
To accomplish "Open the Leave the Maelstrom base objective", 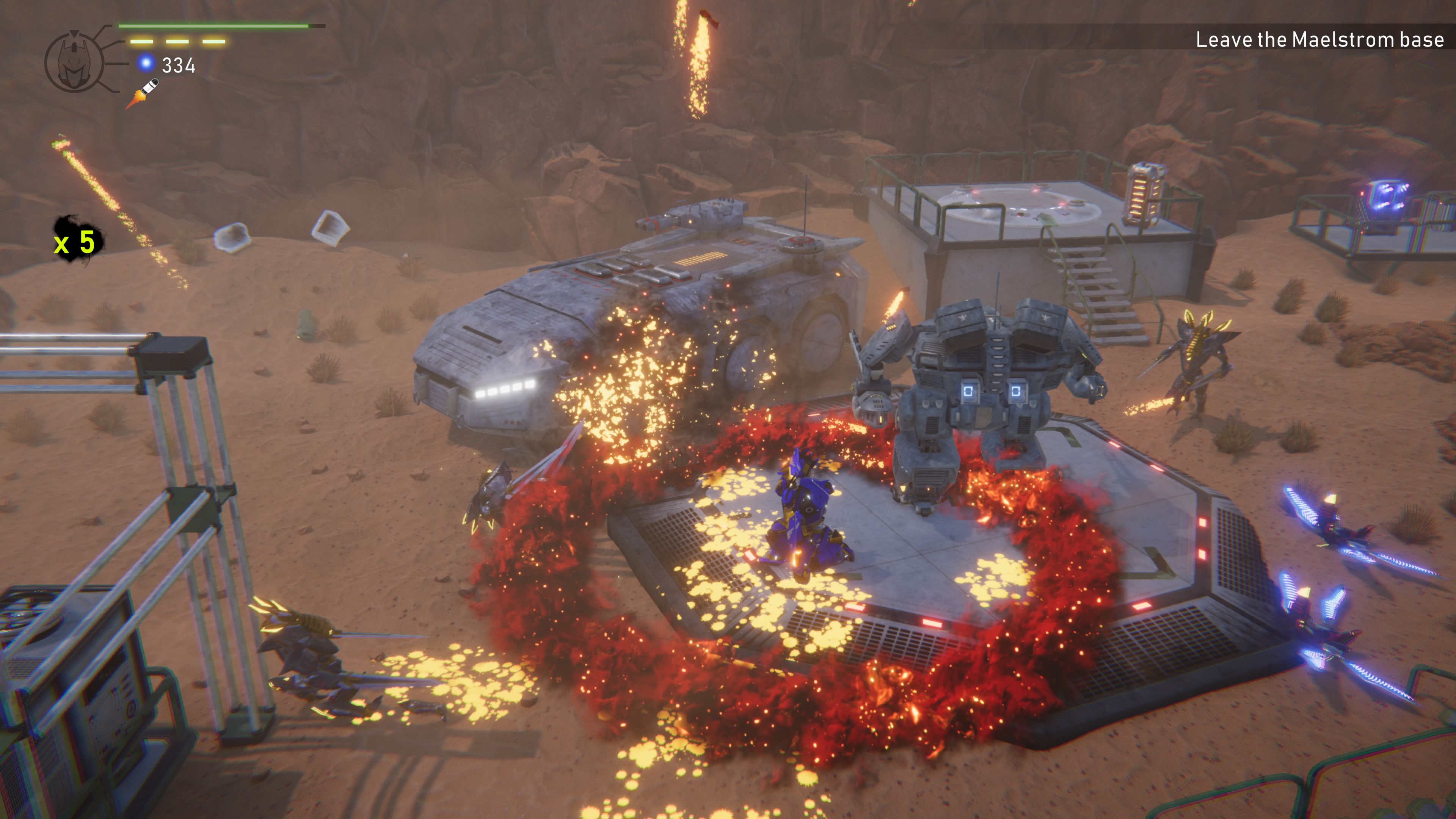I will pos(1319,39).
